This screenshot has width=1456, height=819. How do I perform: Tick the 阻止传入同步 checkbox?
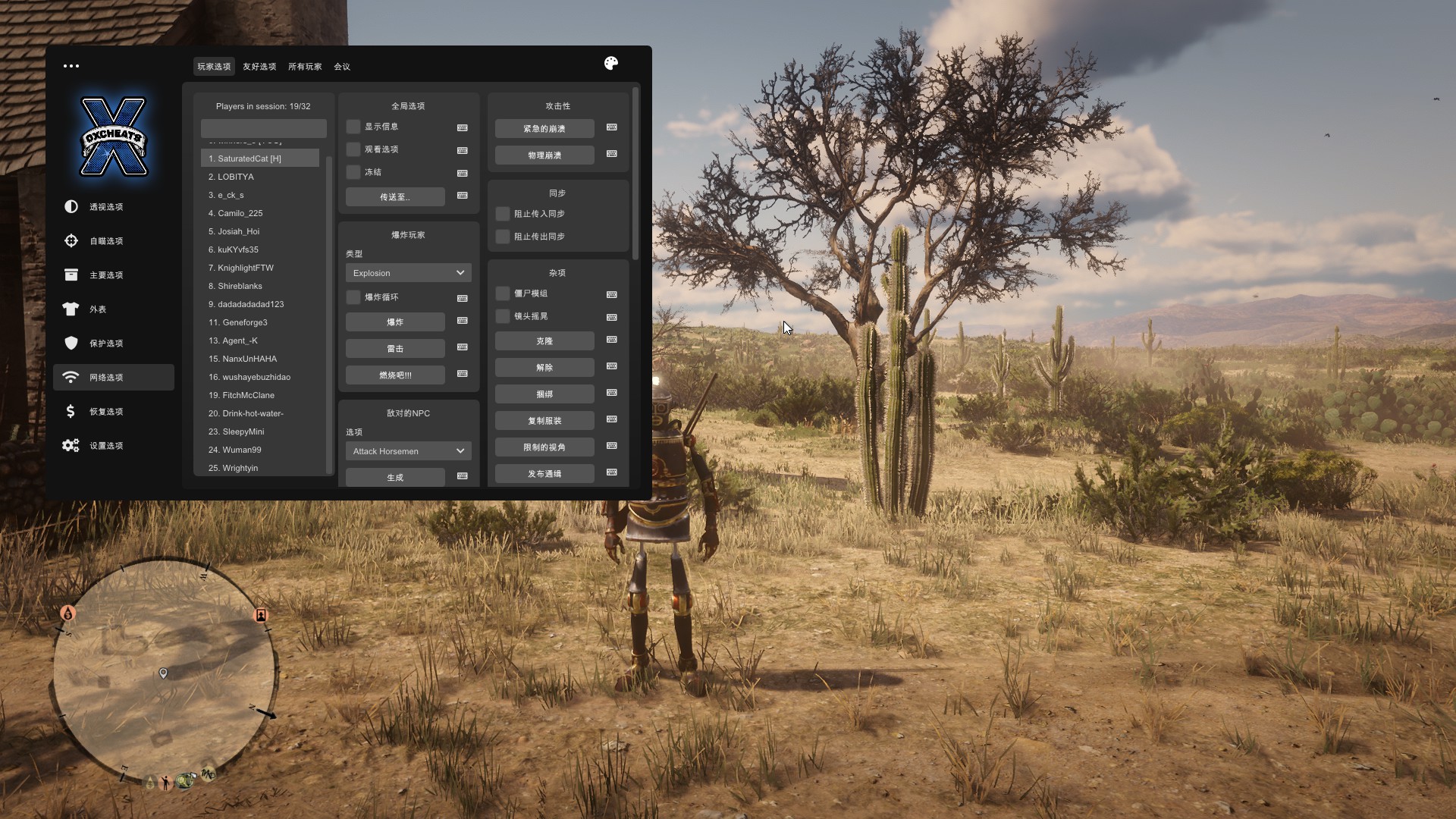pyautogui.click(x=503, y=214)
